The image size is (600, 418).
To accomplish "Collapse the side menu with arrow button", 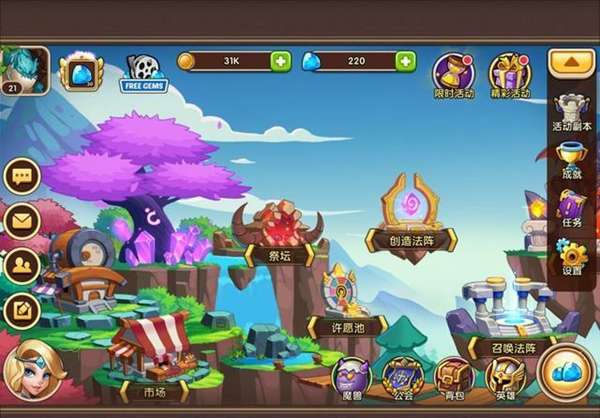I will [x=571, y=62].
